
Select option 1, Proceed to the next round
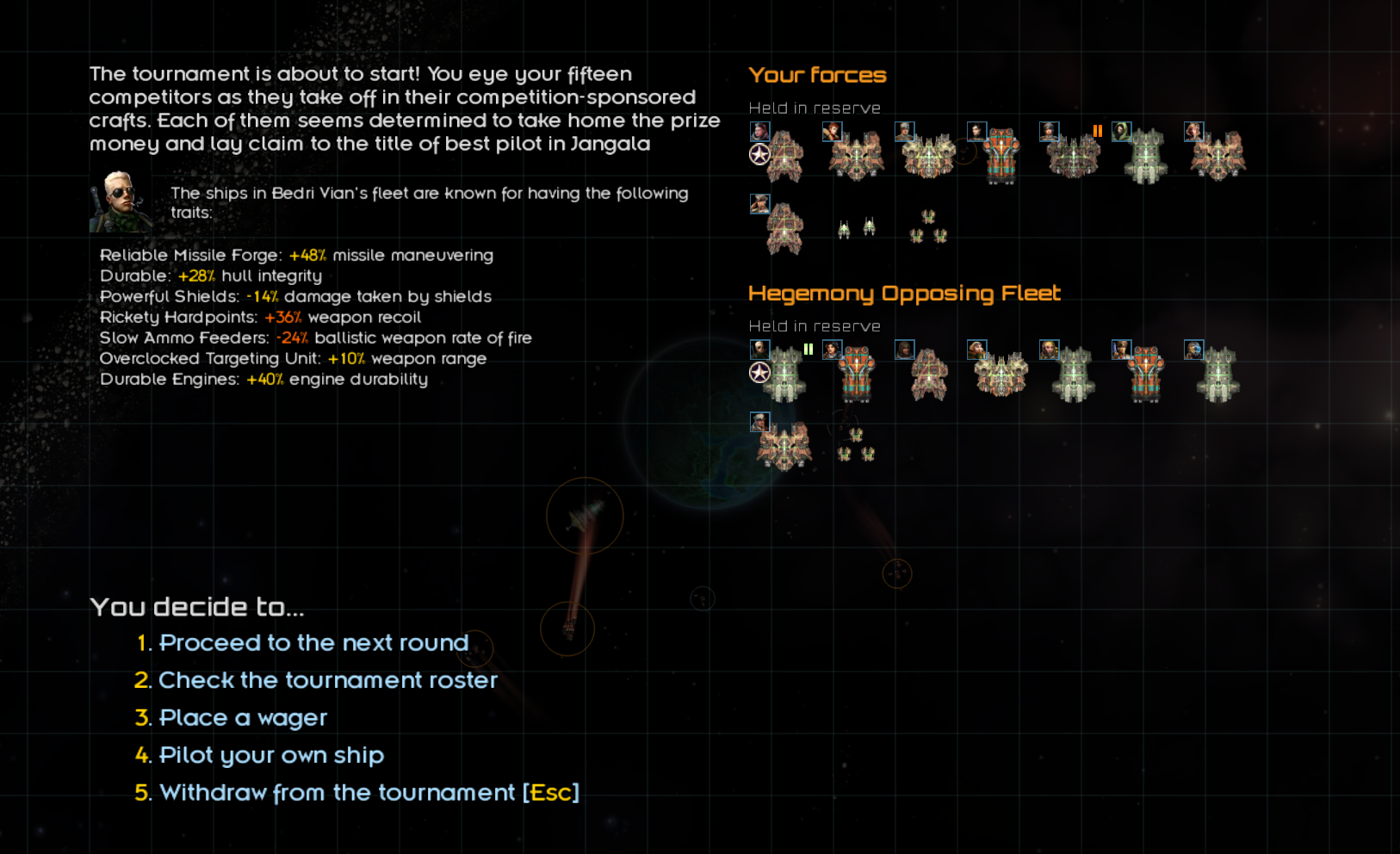pos(313,642)
